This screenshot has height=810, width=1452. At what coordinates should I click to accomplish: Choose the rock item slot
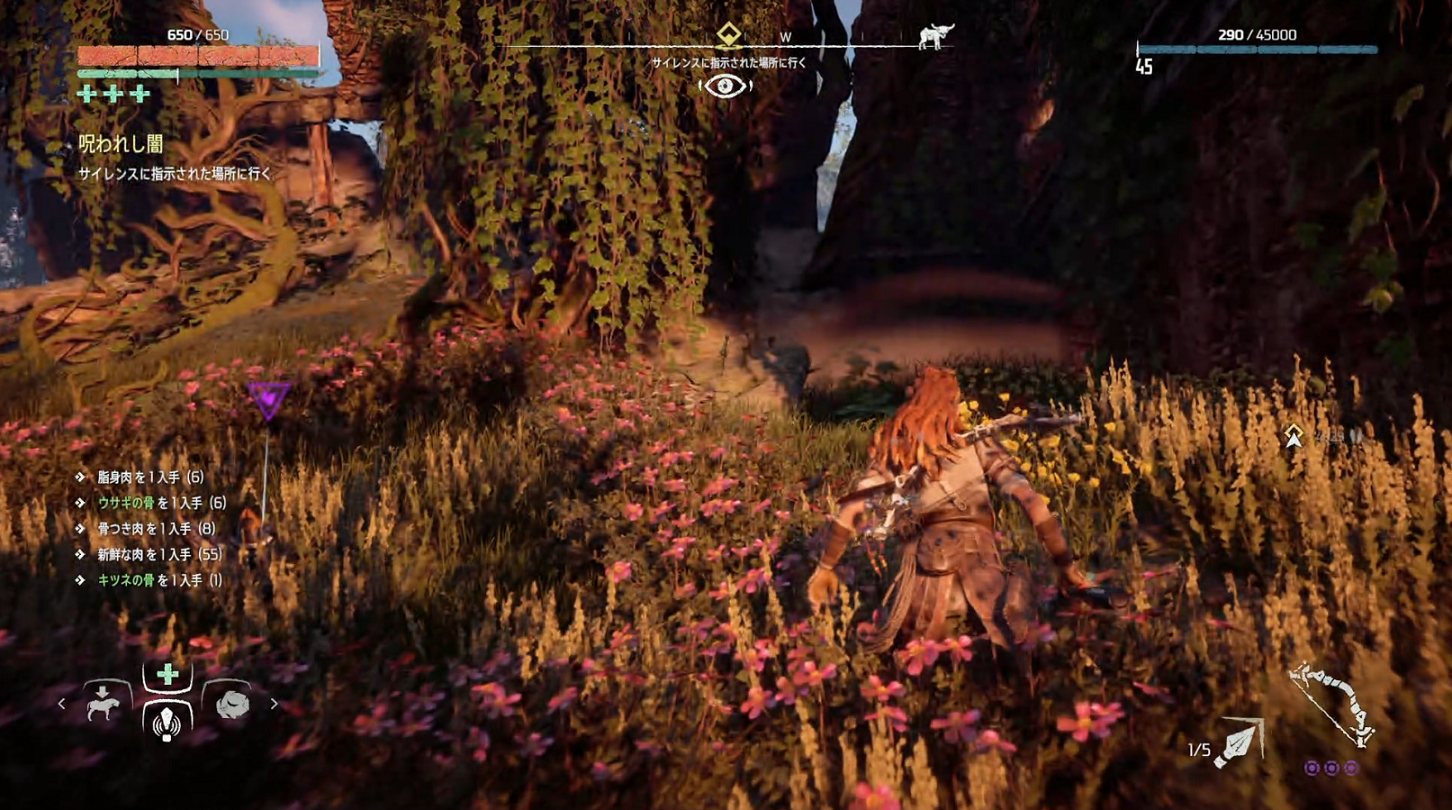point(231,703)
